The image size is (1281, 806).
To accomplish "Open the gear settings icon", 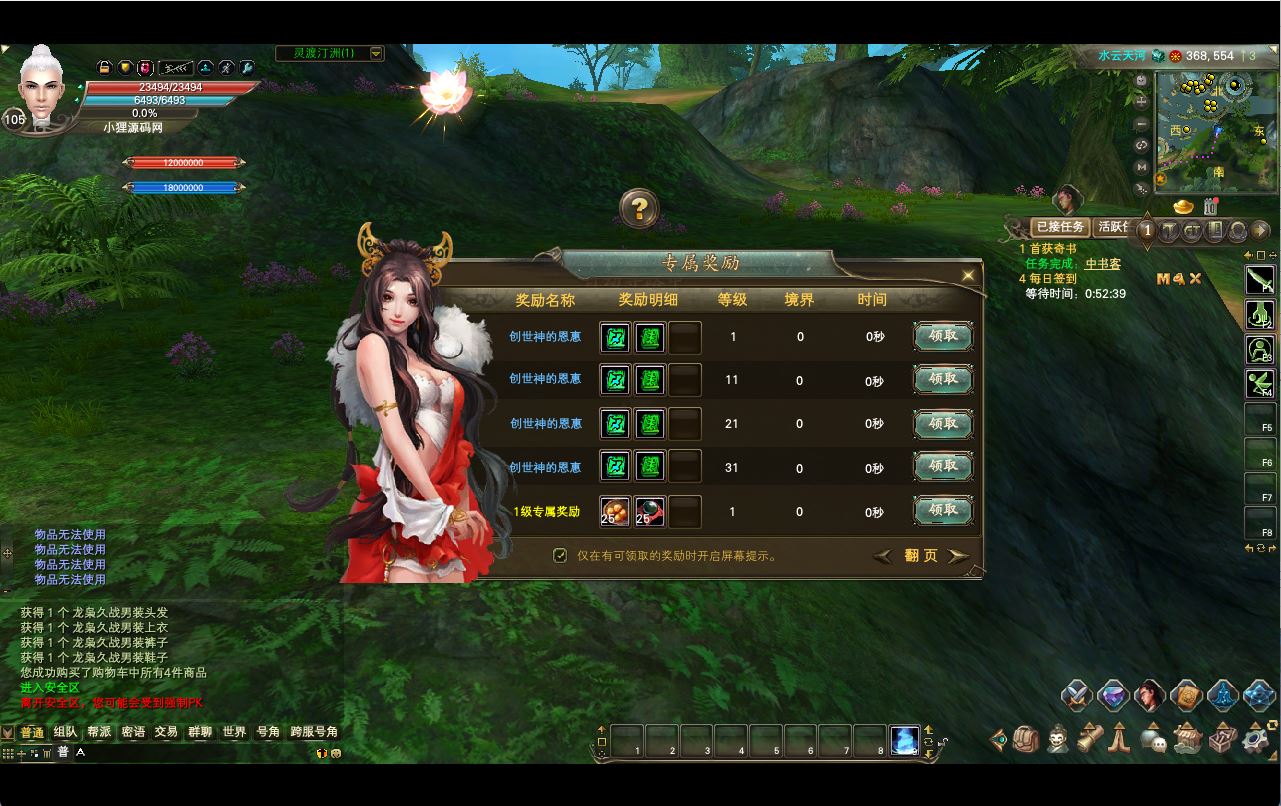I will 1256,739.
